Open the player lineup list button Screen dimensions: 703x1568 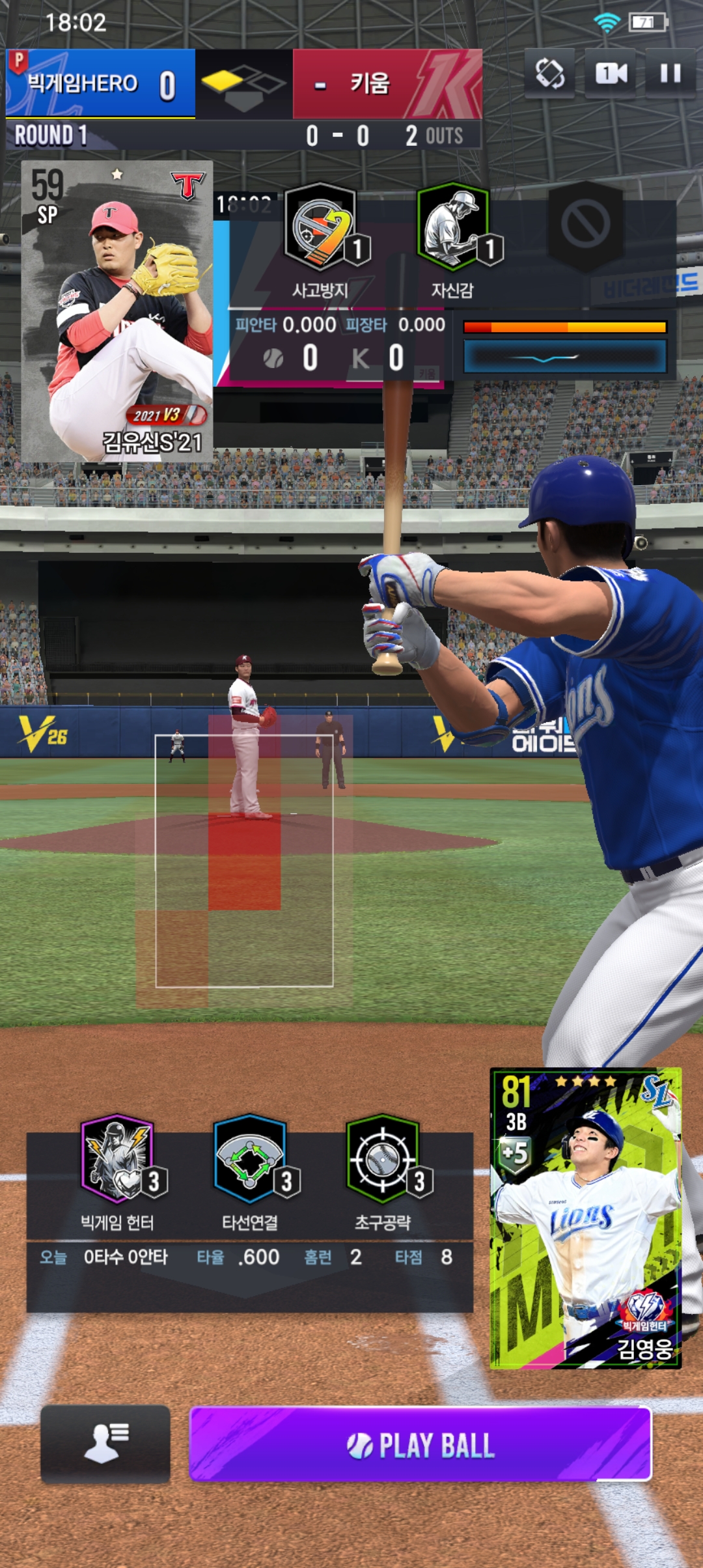tap(105, 1444)
